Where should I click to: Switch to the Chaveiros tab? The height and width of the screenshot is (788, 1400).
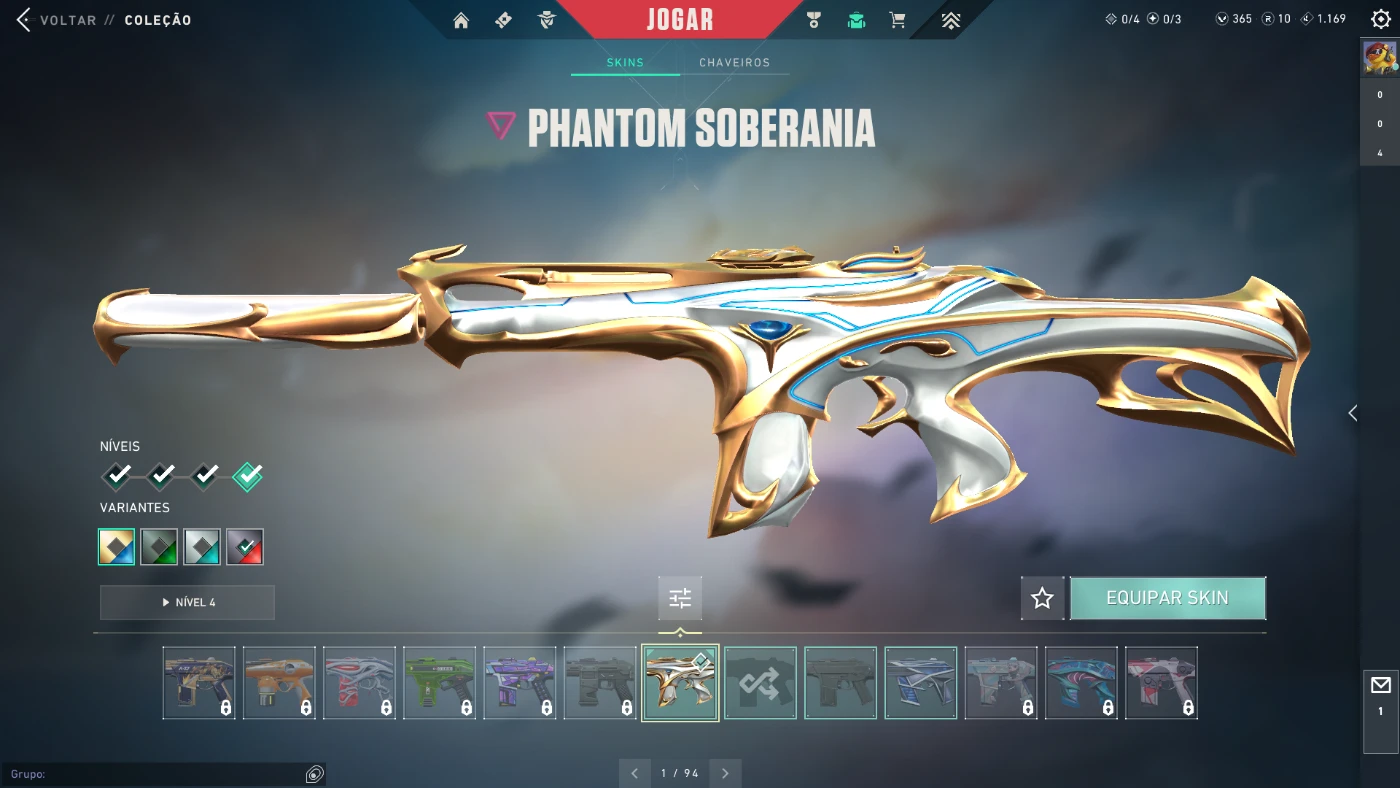734,63
